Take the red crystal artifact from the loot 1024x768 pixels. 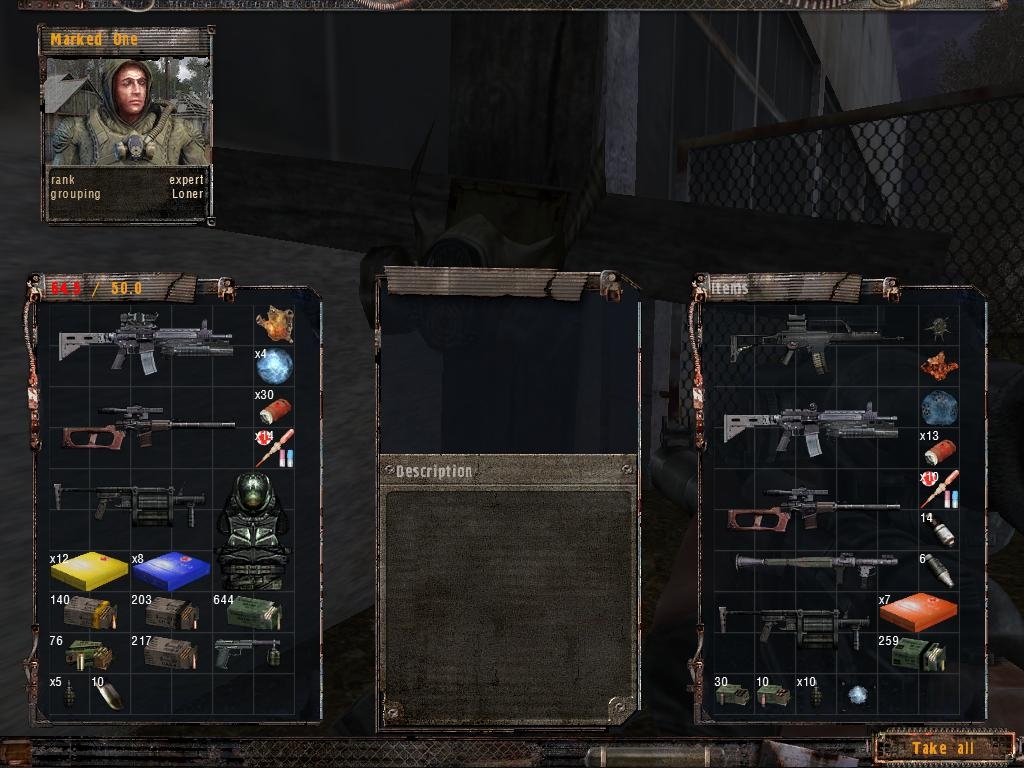tap(939, 367)
